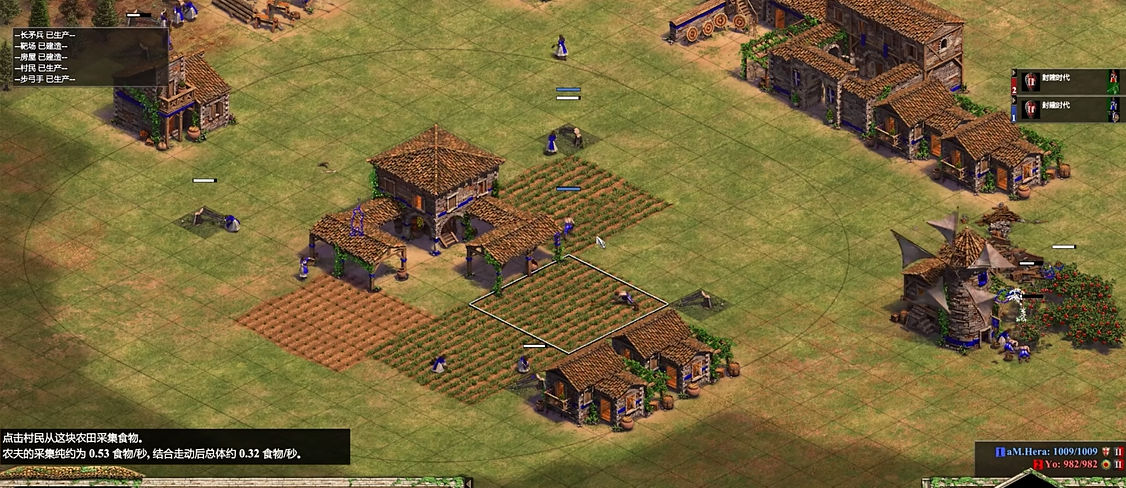Viewport: 1126px width, 488px height.
Task: Click red player's Feudal Age shield icon
Action: coord(1030,81)
